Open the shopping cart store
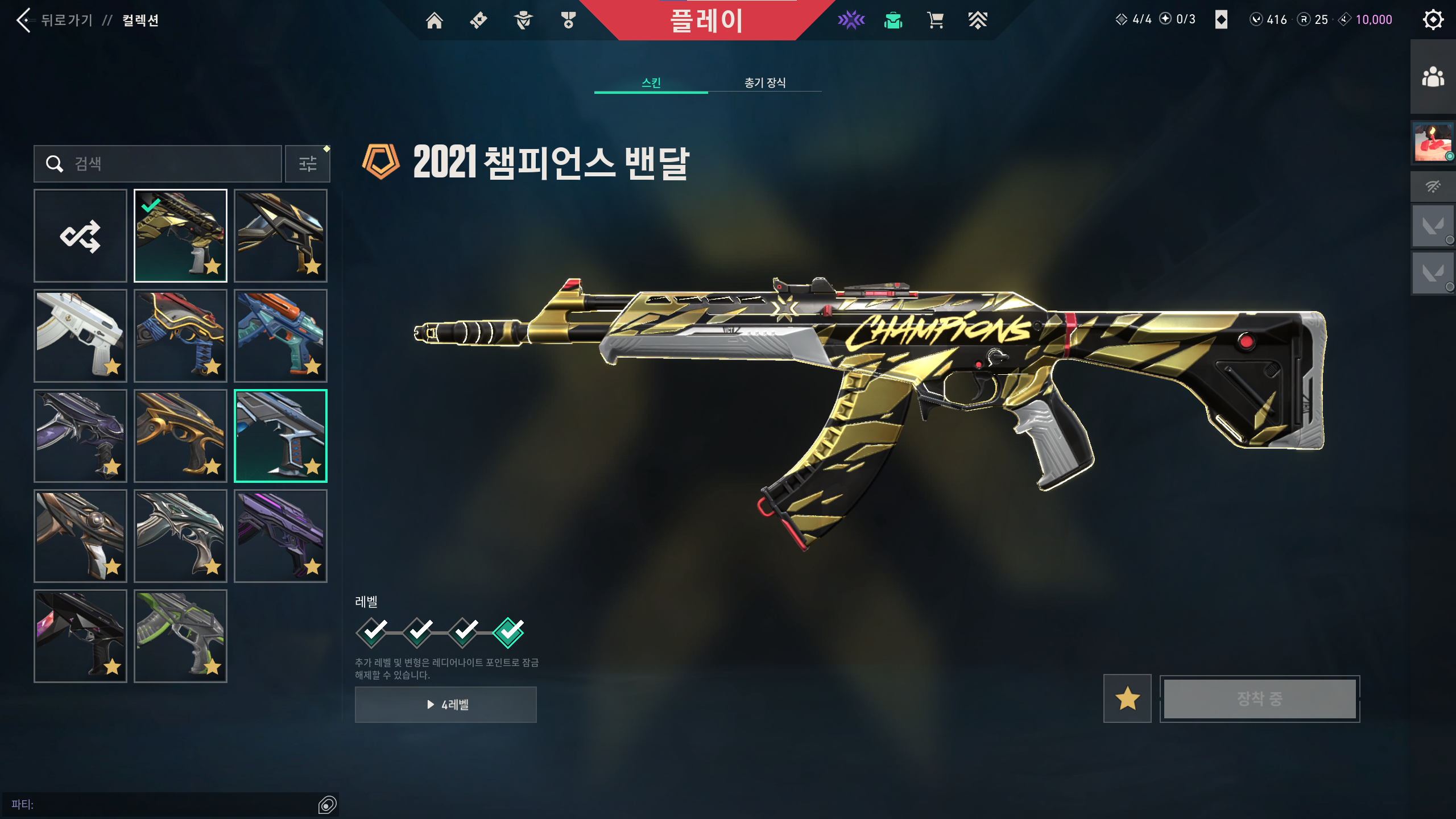Image resolution: width=1456 pixels, height=819 pixels. [x=935, y=20]
